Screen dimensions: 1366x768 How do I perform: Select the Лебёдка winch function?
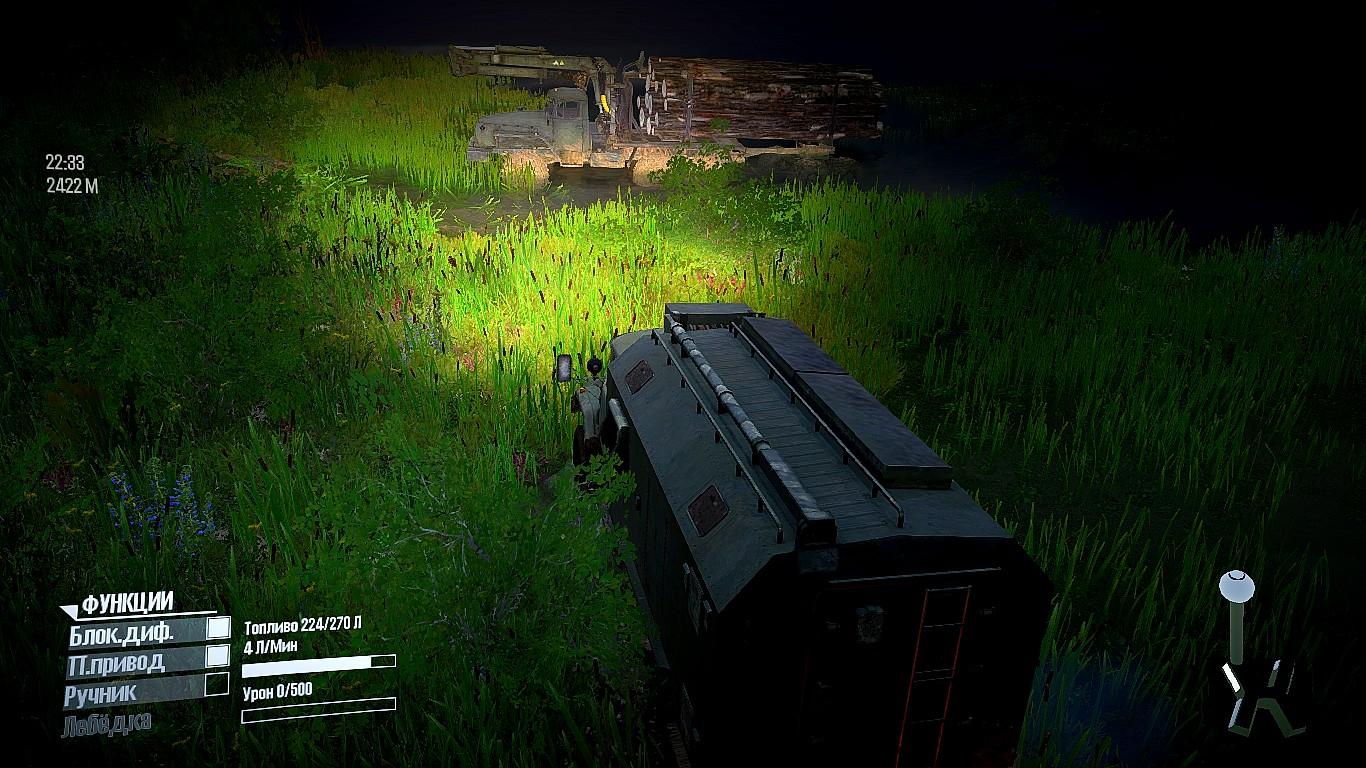click(107, 724)
